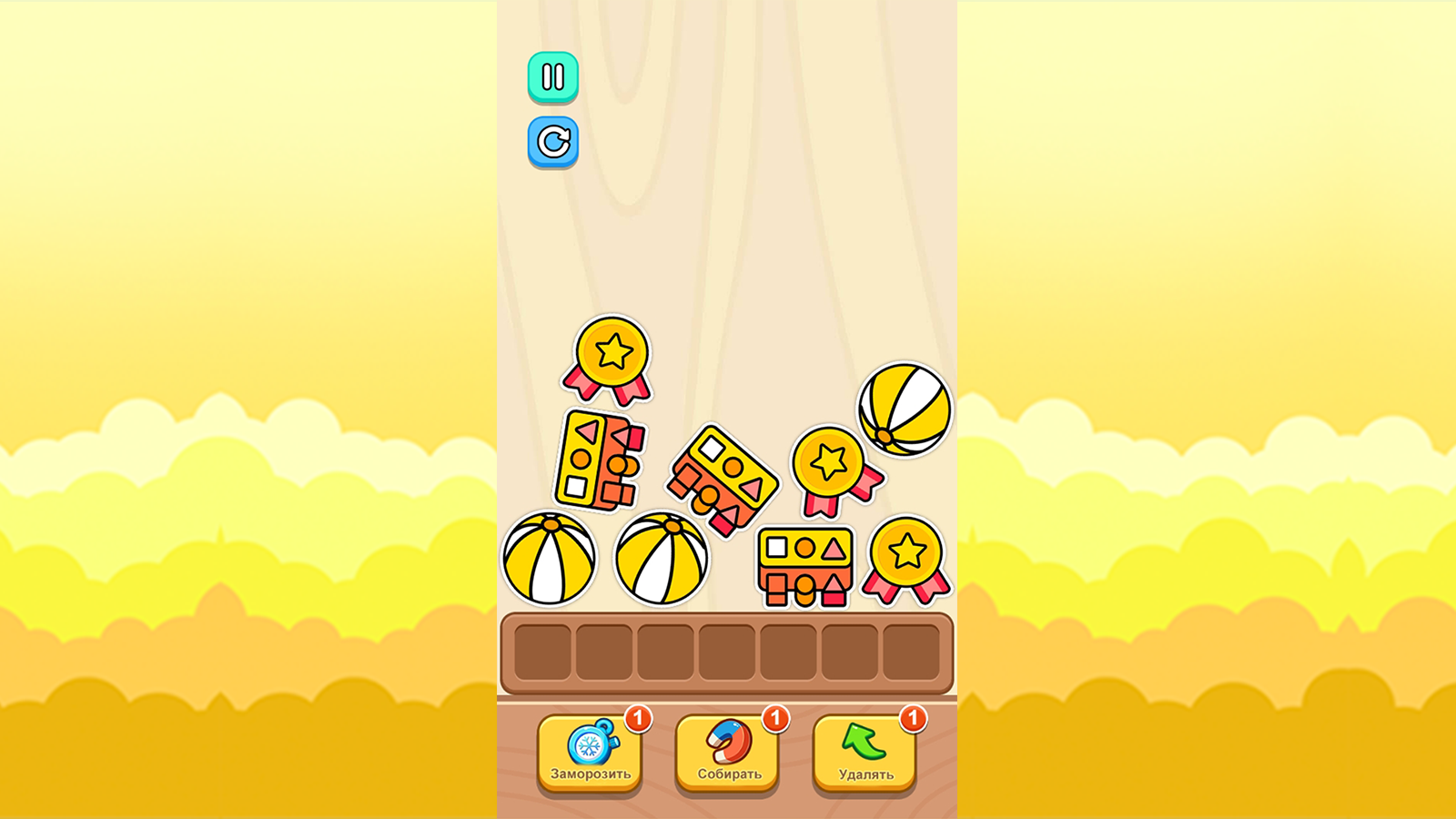The image size is (1456, 819).
Task: Click the rightmost empty tray slot
Action: coord(913,651)
